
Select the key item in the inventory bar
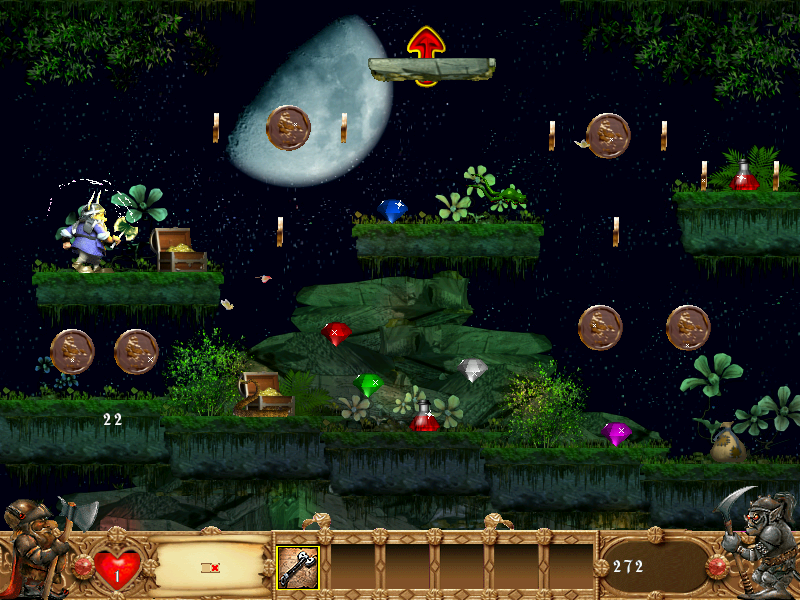coord(298,567)
